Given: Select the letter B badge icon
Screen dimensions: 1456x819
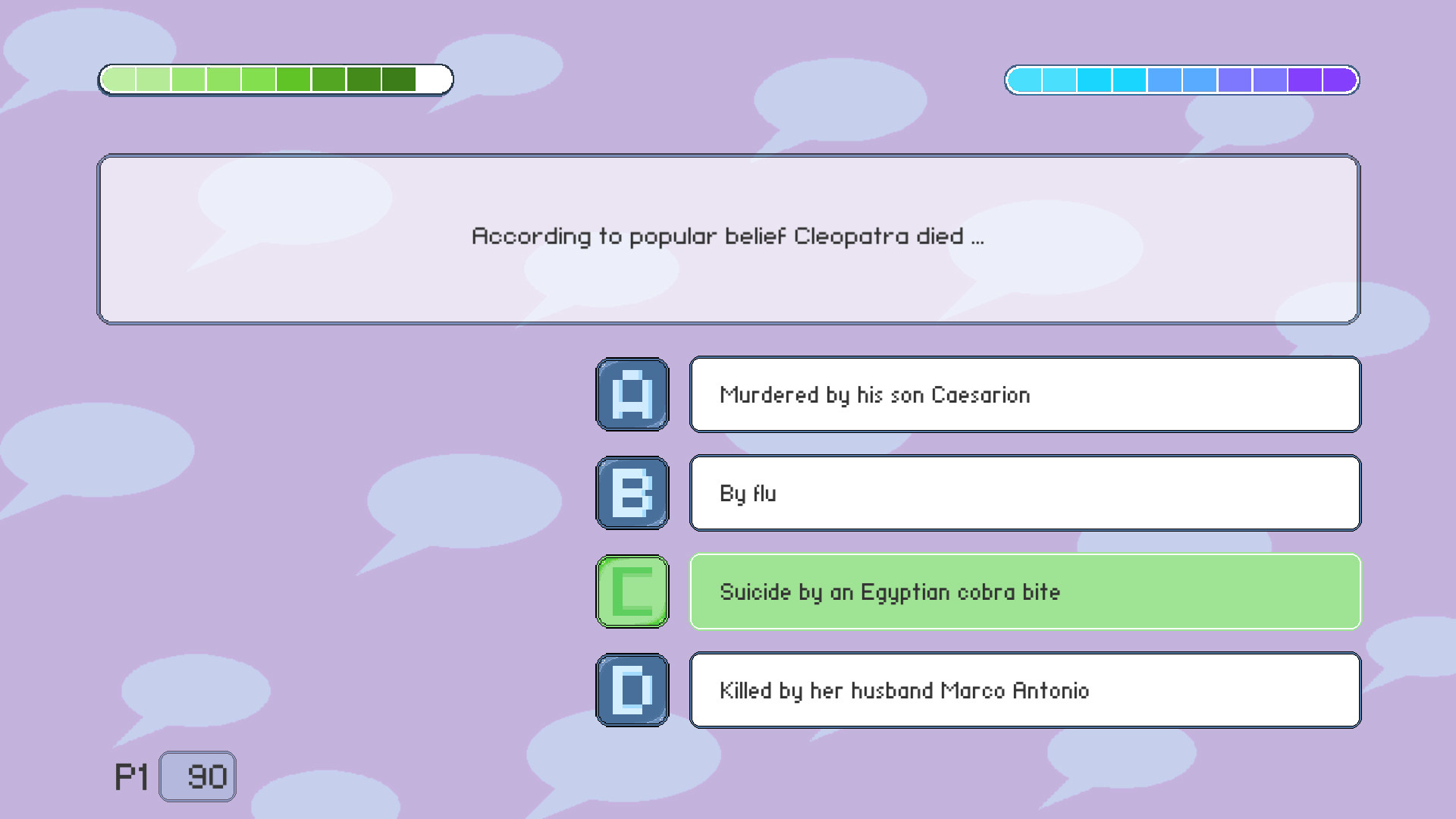Looking at the screenshot, I should click(x=632, y=493).
